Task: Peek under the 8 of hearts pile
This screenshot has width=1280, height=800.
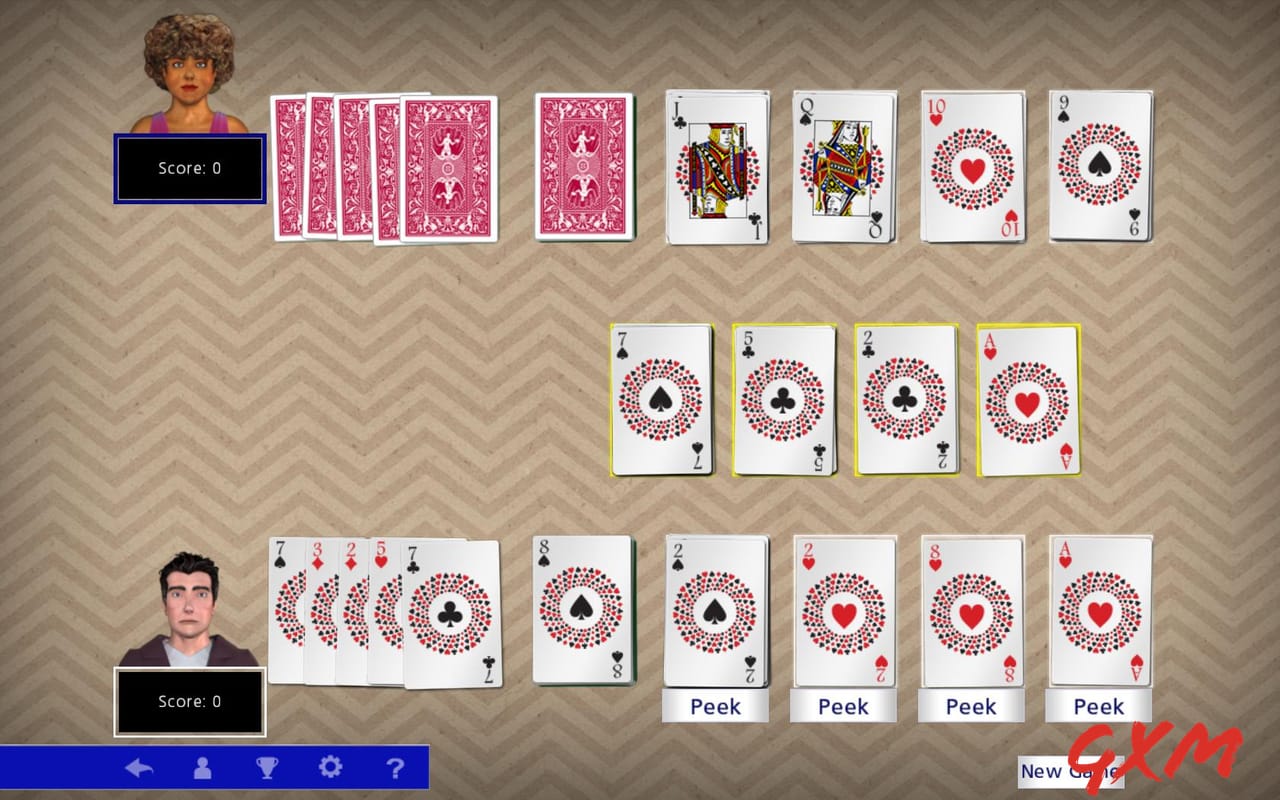Action: 971,706
